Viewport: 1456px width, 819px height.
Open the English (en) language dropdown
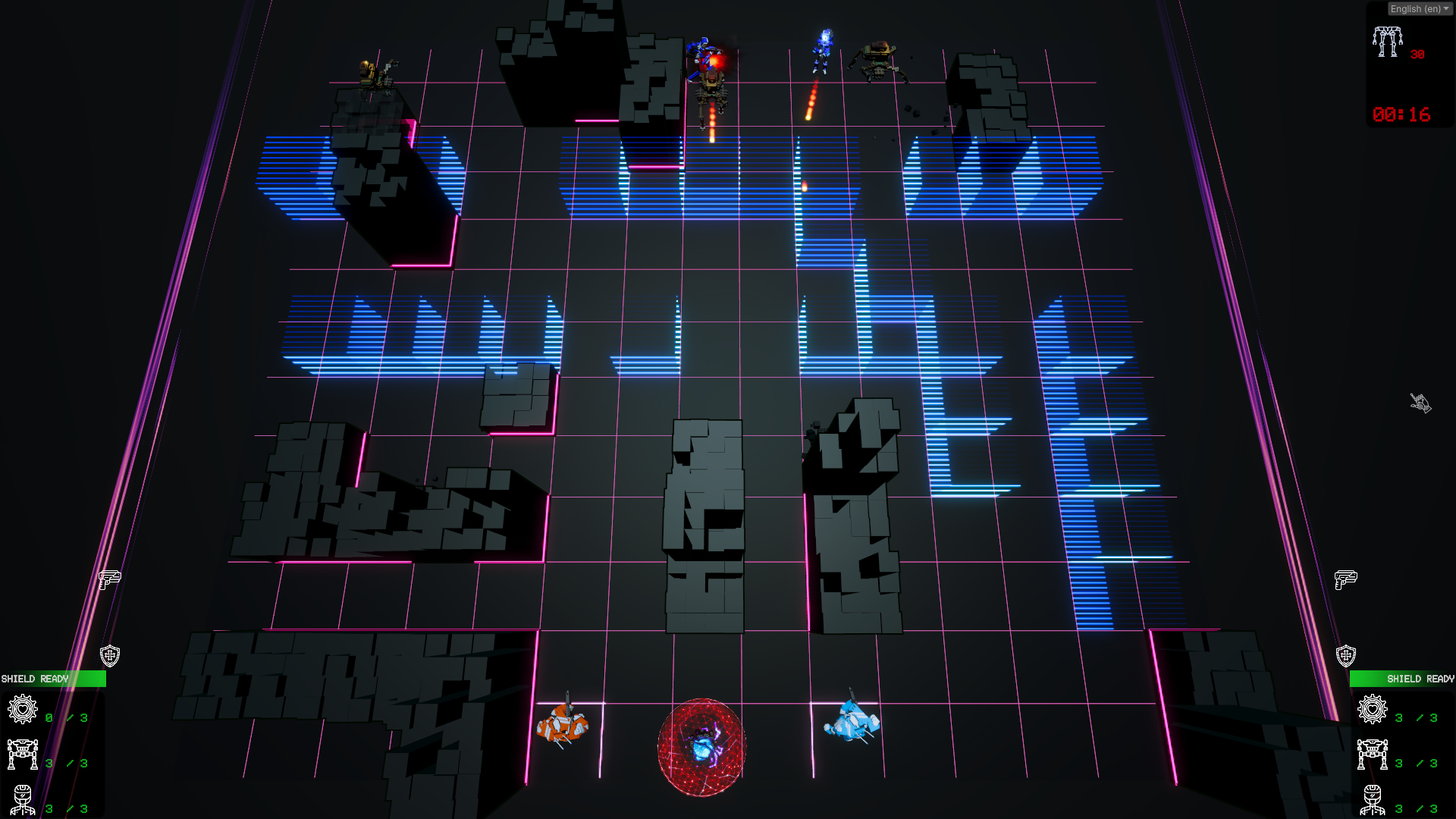1419,8
